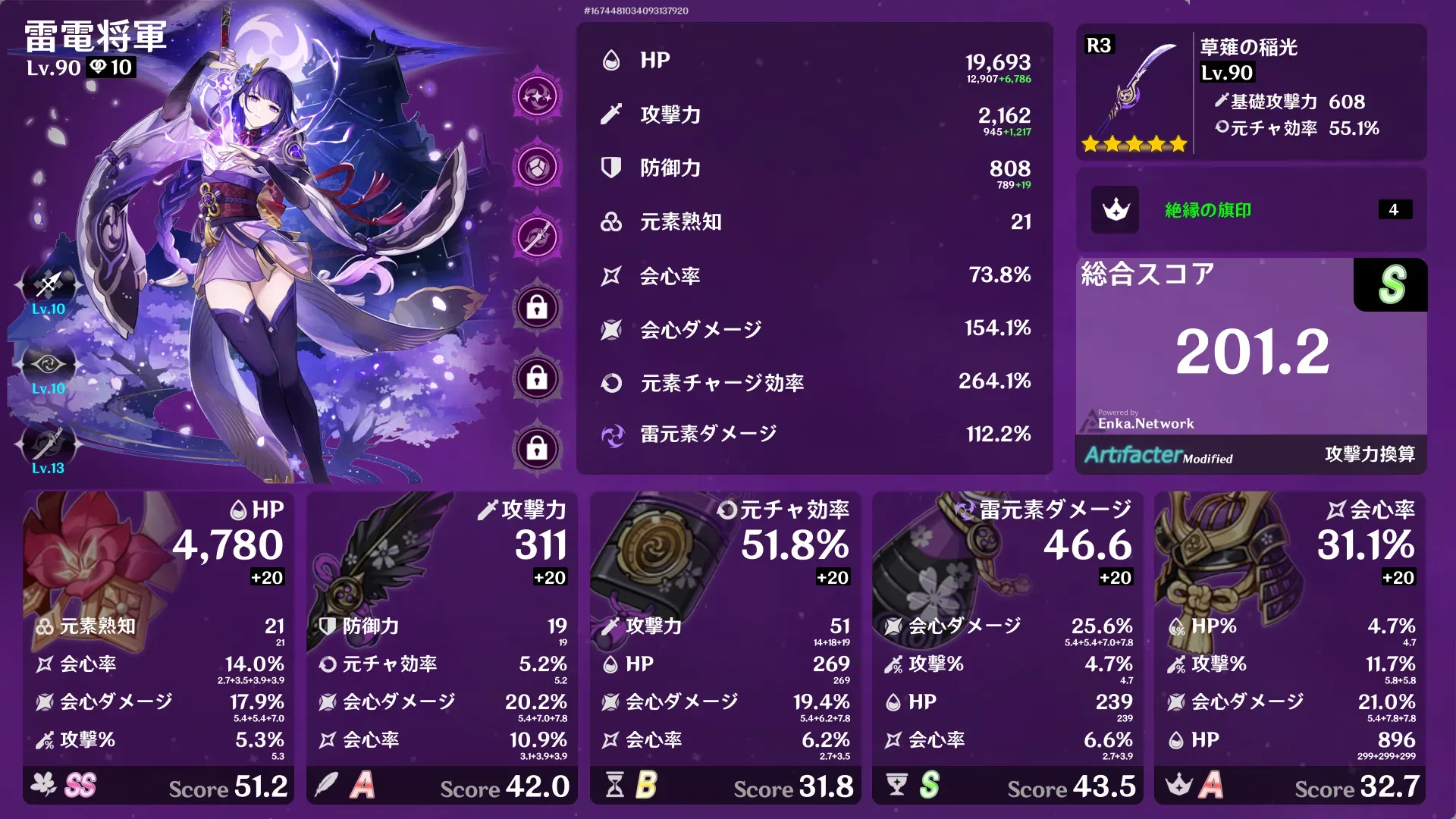The image size is (1456, 819).
Task: Open the Enka.Network link
Action: click(x=1146, y=423)
